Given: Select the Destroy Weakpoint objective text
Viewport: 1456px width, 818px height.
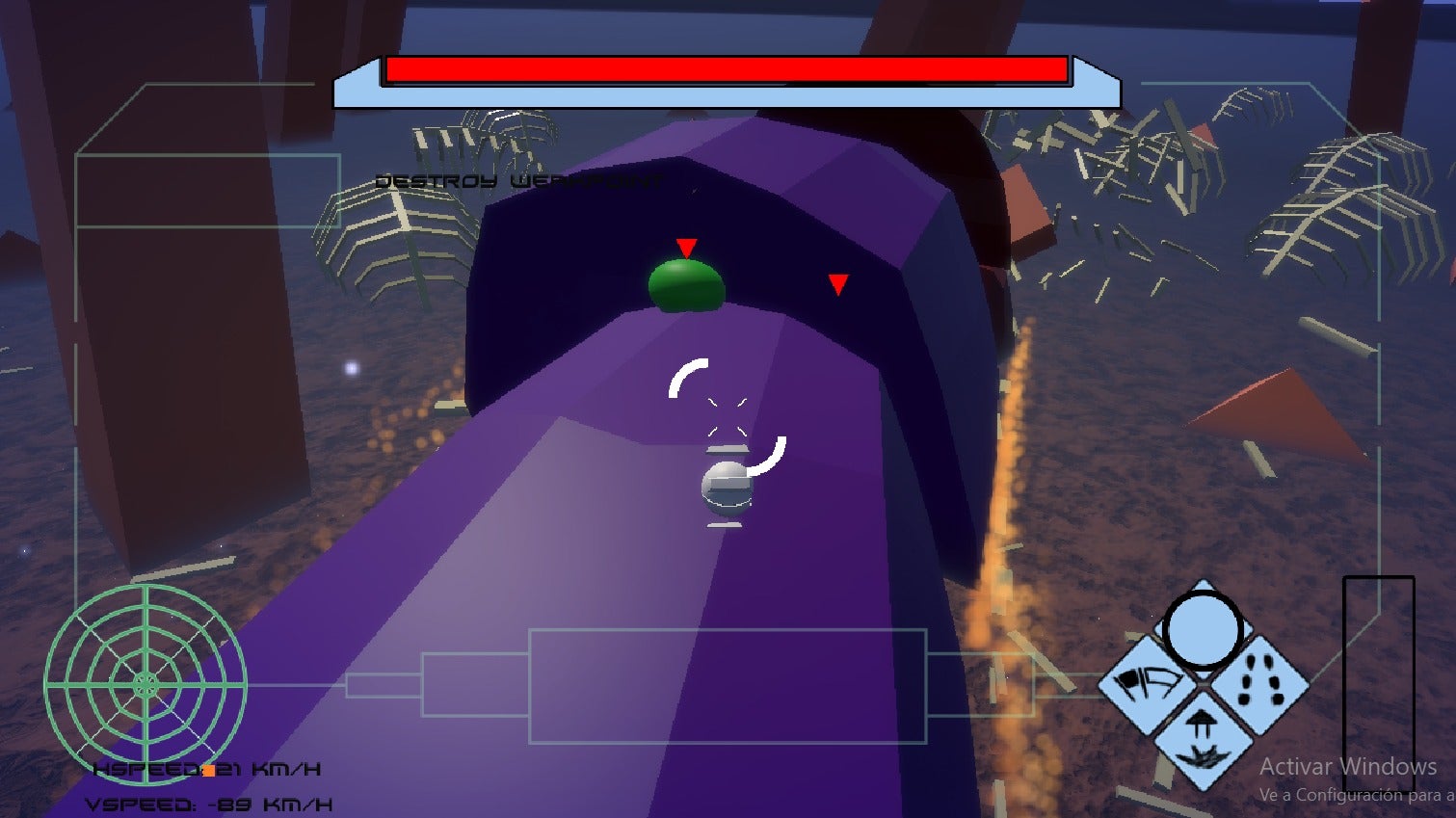Looking at the screenshot, I should (518, 181).
